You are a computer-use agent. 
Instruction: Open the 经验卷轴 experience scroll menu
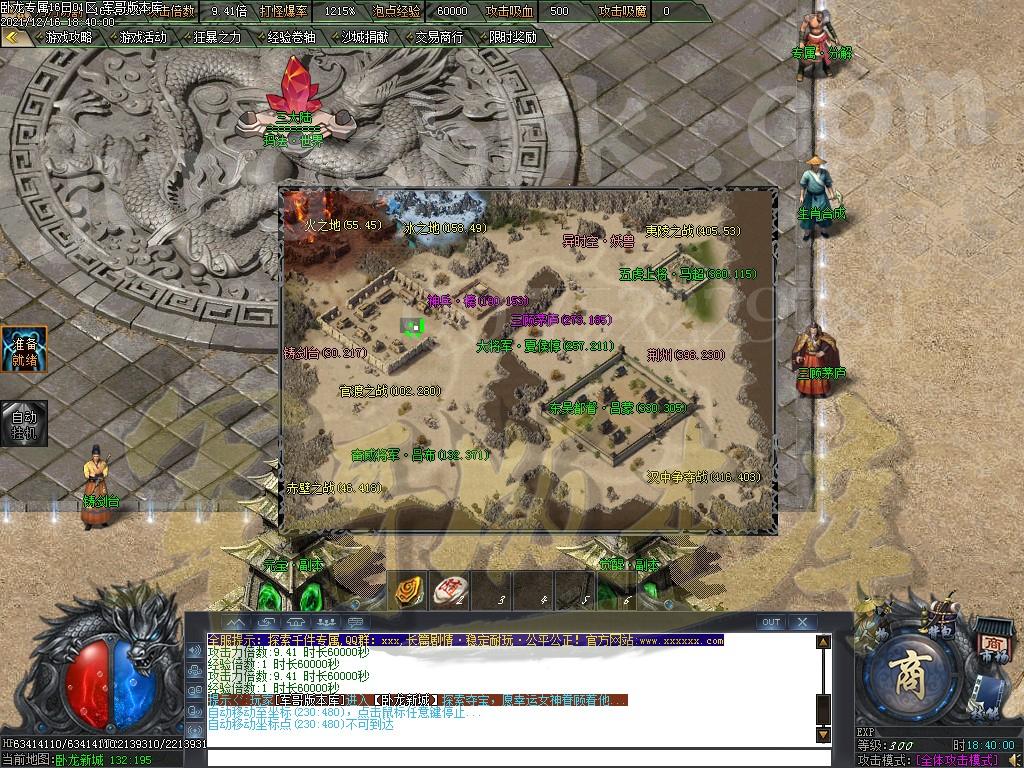coord(290,37)
